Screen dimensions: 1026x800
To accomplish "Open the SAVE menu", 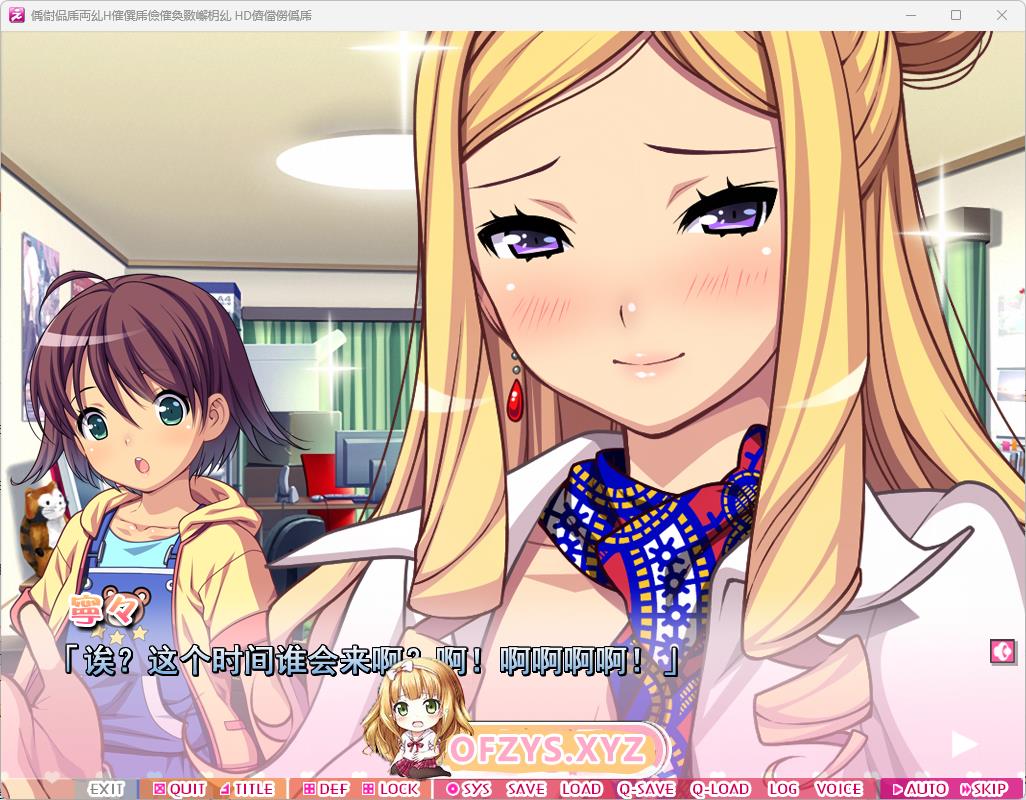I will (526, 789).
